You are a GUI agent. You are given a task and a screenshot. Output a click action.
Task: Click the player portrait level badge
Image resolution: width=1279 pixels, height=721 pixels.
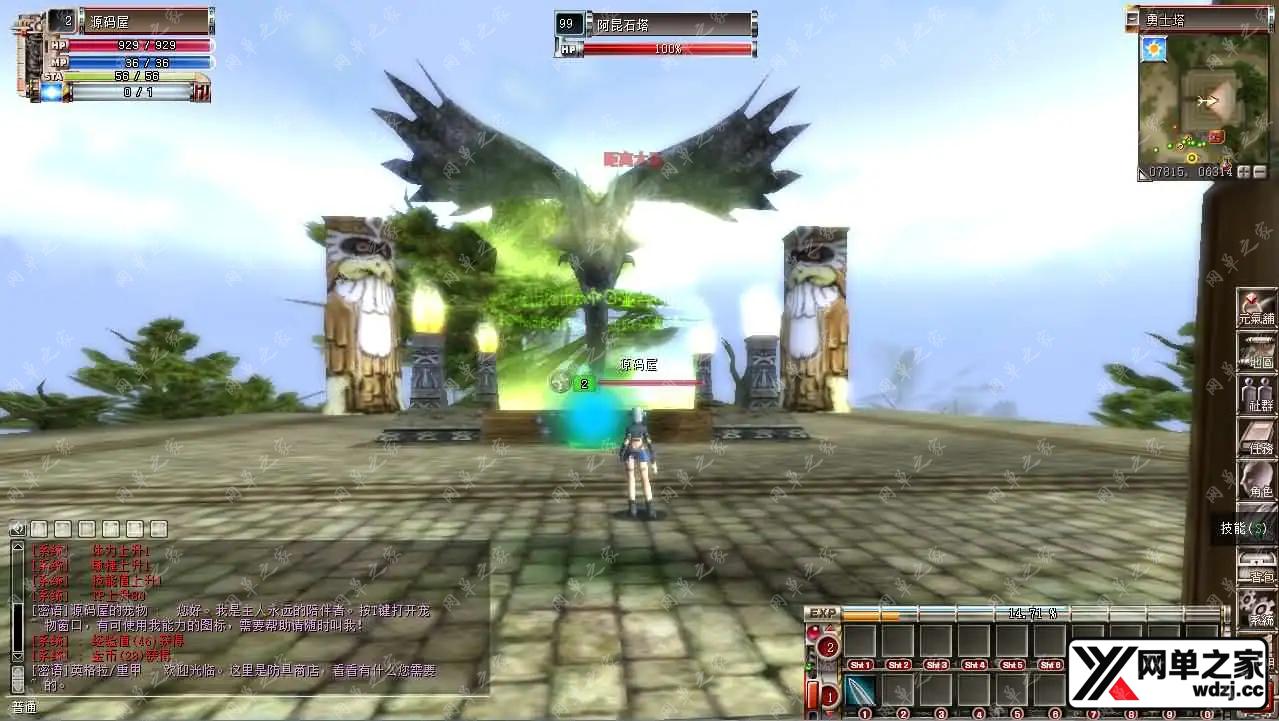[x=60, y=20]
